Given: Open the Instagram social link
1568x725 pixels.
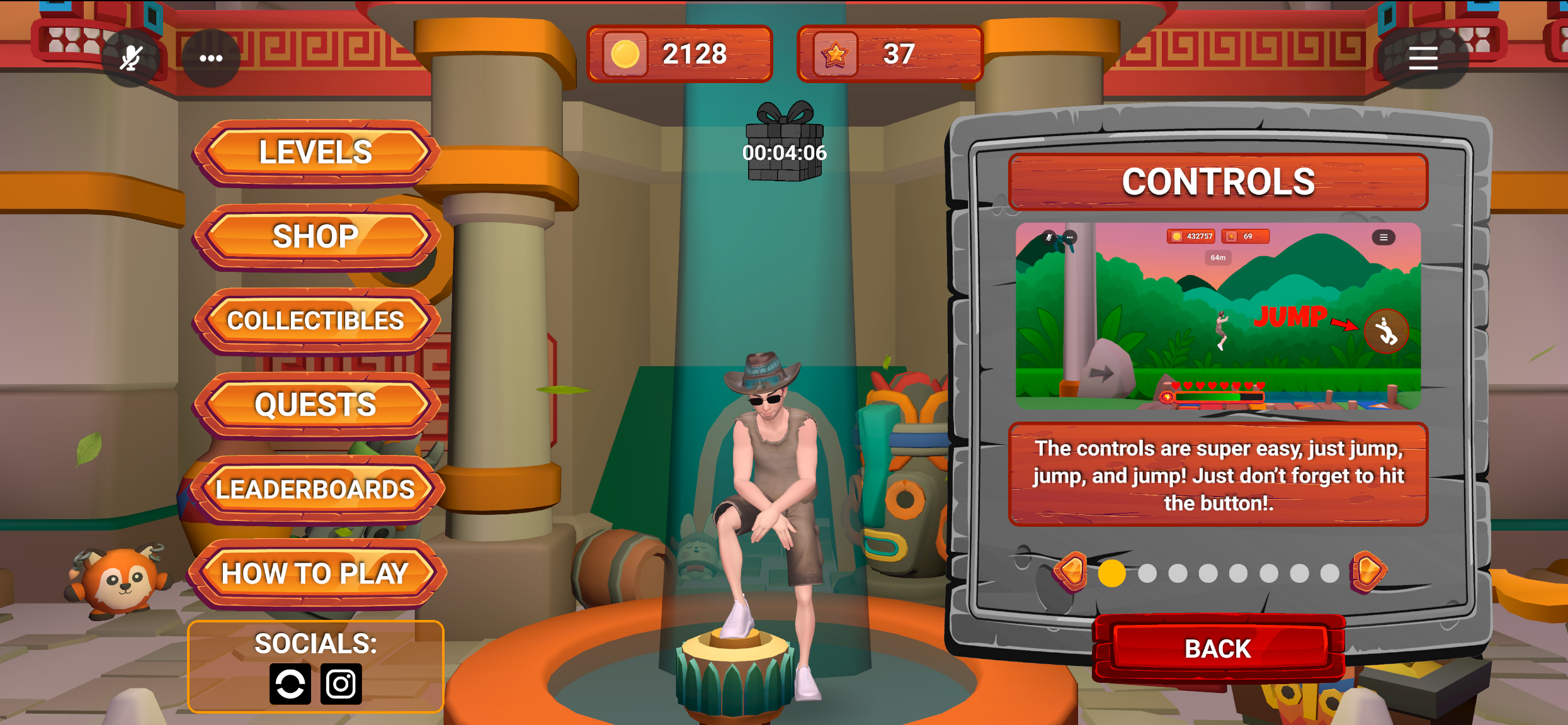Looking at the screenshot, I should coord(341,683).
